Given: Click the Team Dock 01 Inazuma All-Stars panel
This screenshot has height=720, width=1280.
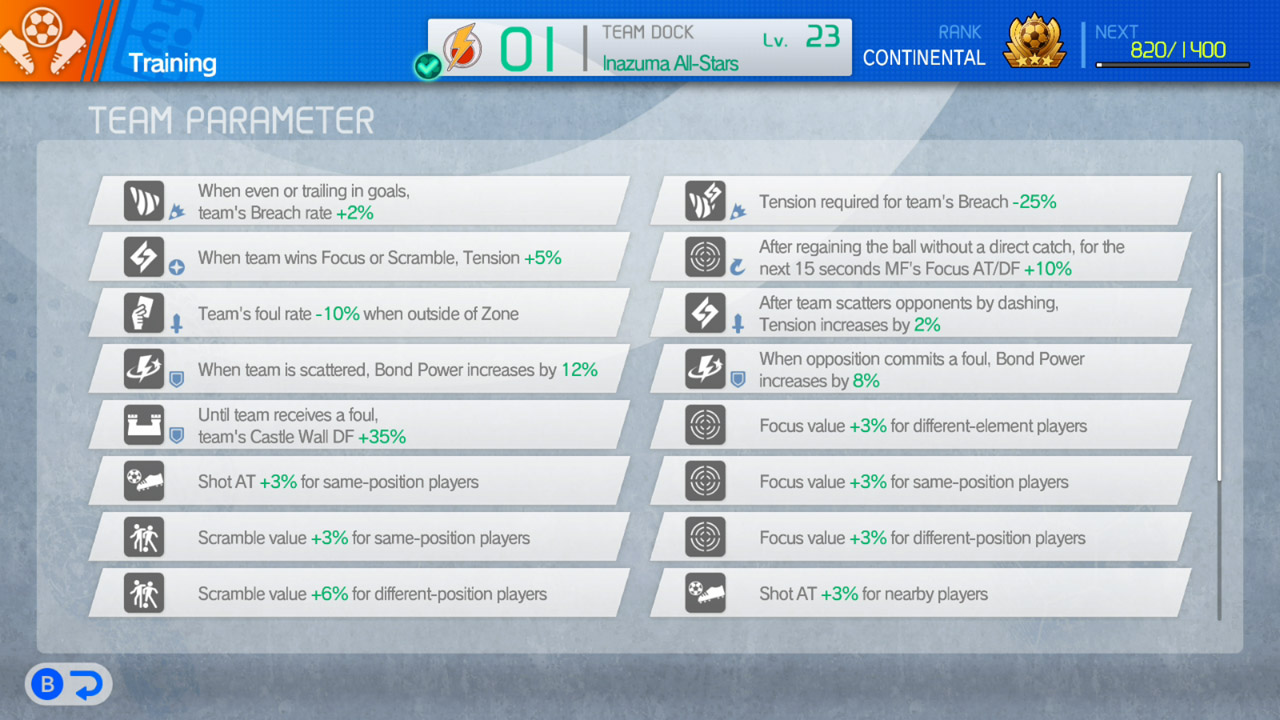Looking at the screenshot, I should coord(640,48).
